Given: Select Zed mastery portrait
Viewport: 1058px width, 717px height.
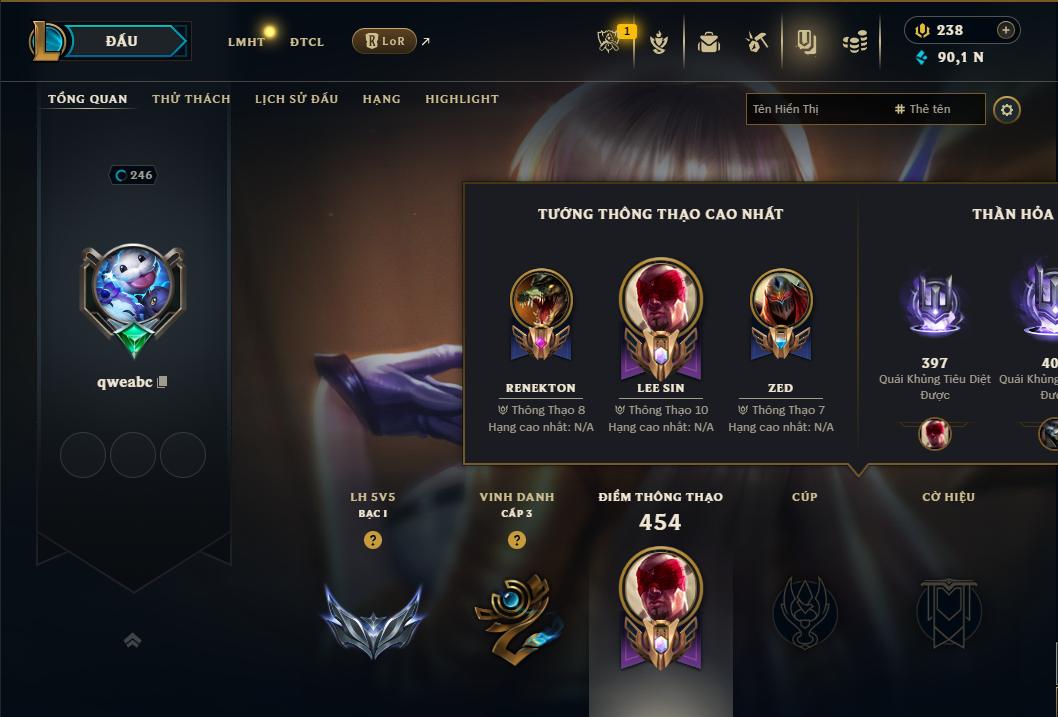Looking at the screenshot, I should [x=781, y=300].
